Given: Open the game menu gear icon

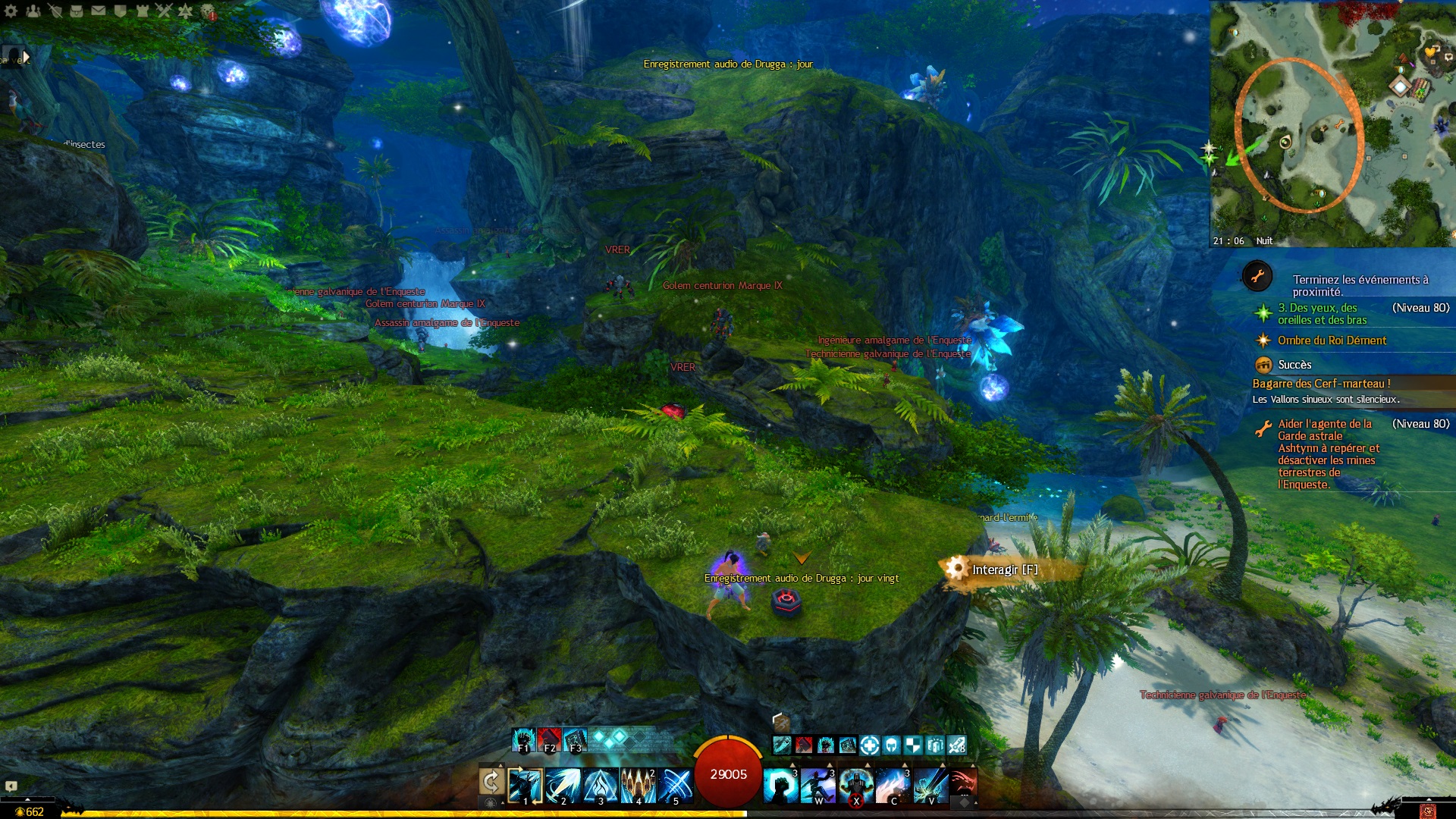Looking at the screenshot, I should [11, 11].
